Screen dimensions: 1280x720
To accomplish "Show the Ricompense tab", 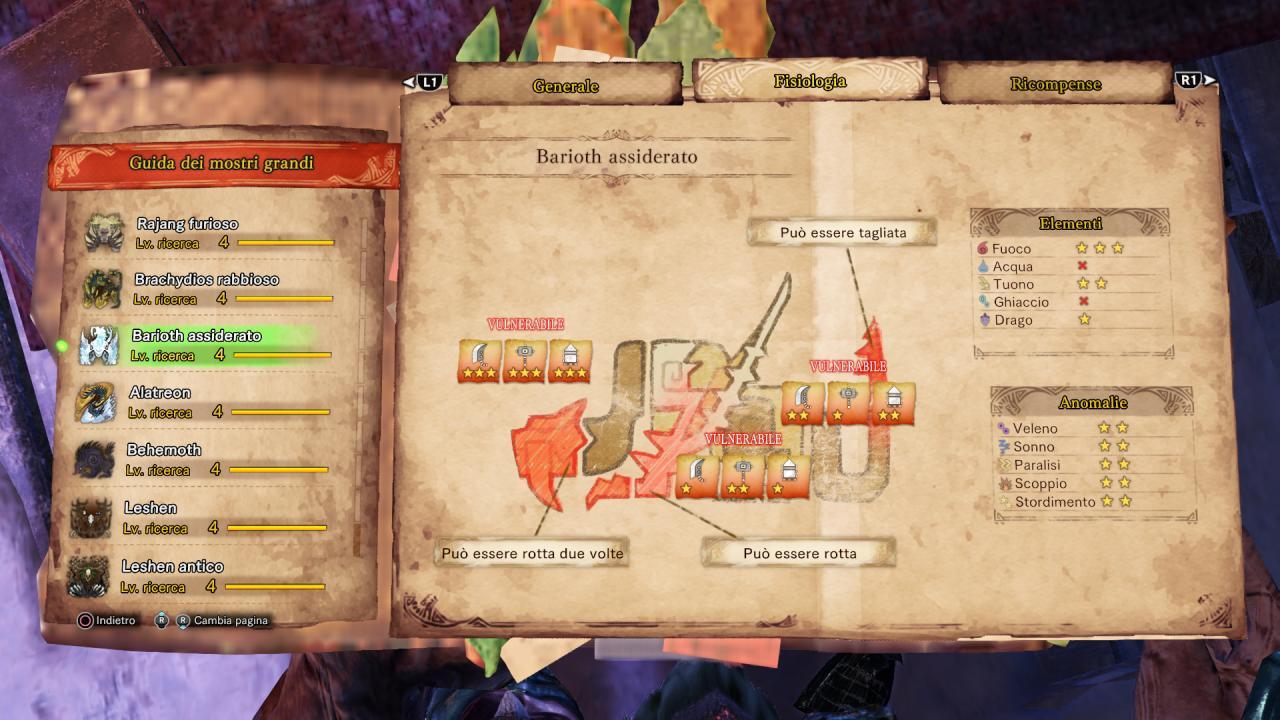I will coord(1055,85).
